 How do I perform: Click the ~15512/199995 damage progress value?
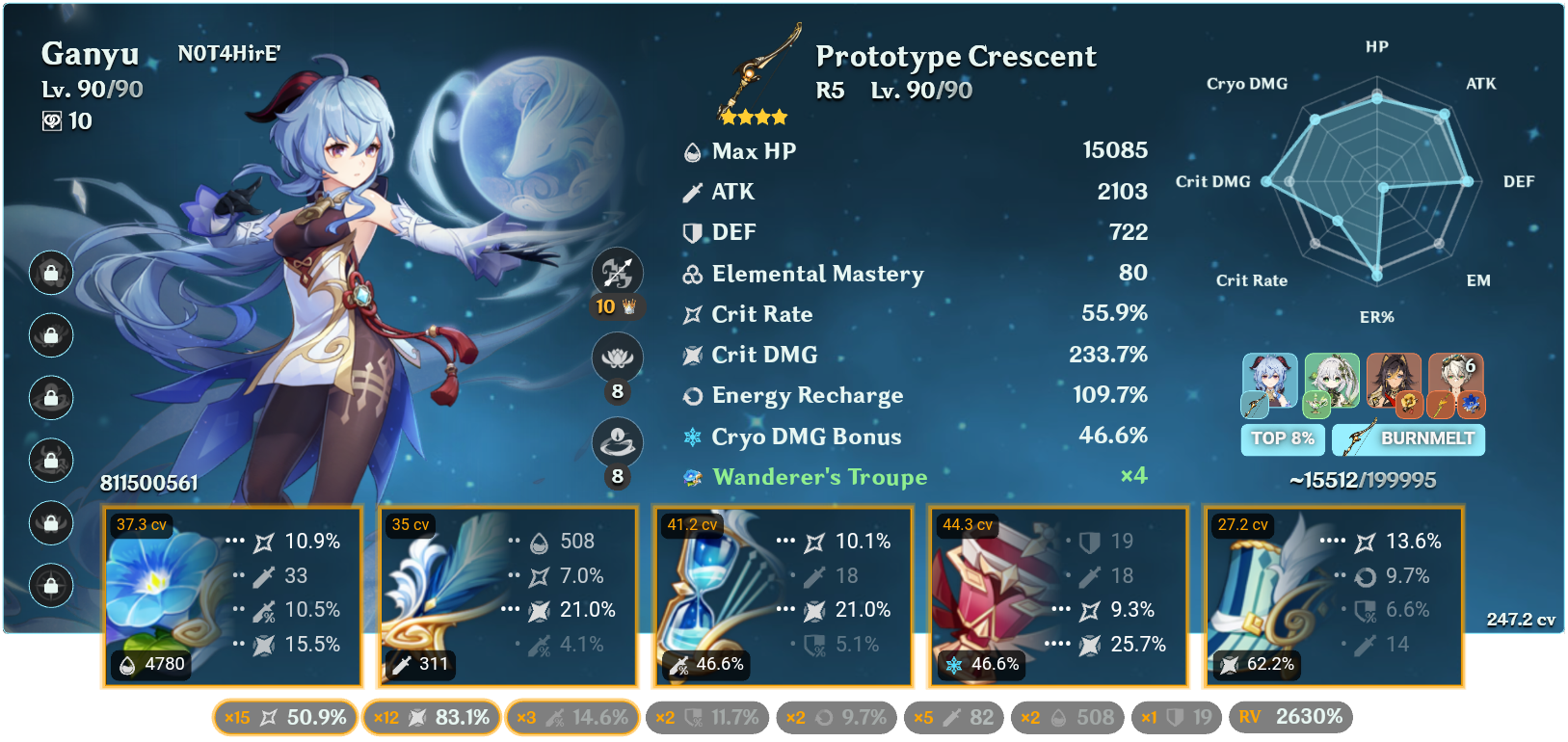click(1361, 479)
